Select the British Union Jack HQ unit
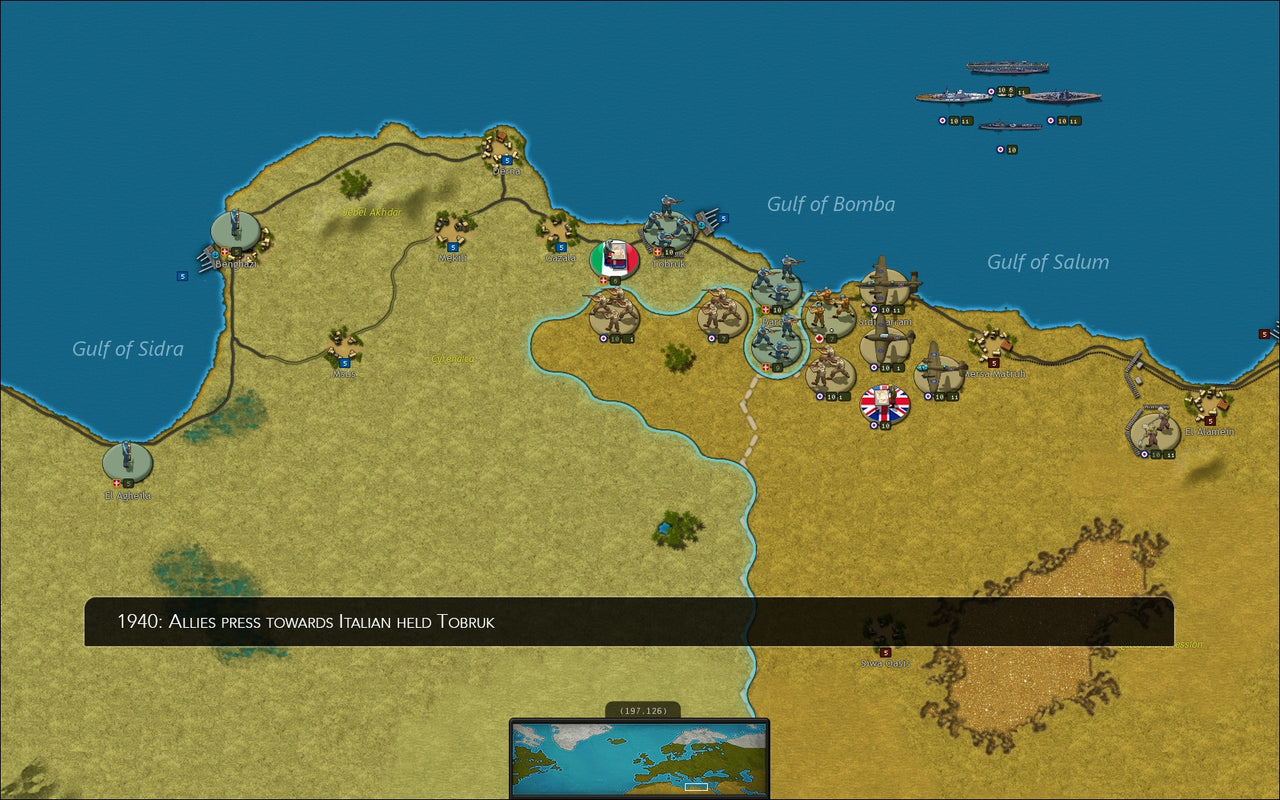Viewport: 1280px width, 800px height. click(x=885, y=404)
